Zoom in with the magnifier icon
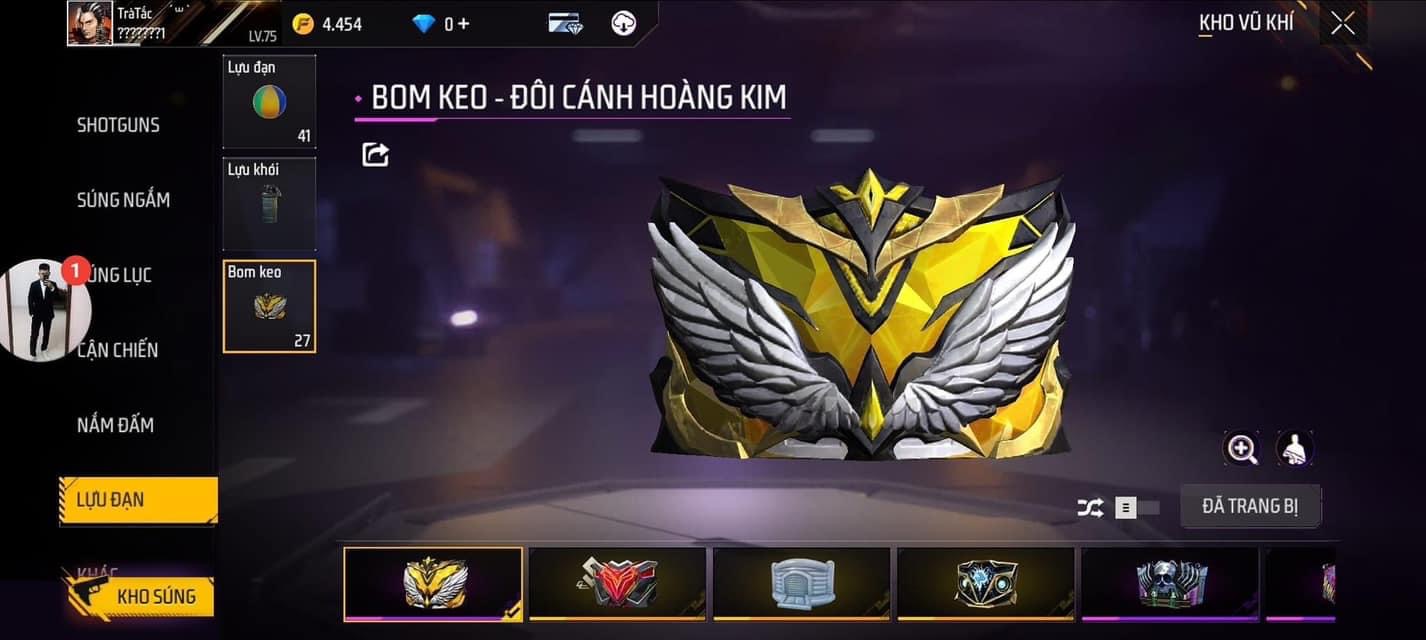Viewport: 1426px width, 640px height. (1242, 449)
